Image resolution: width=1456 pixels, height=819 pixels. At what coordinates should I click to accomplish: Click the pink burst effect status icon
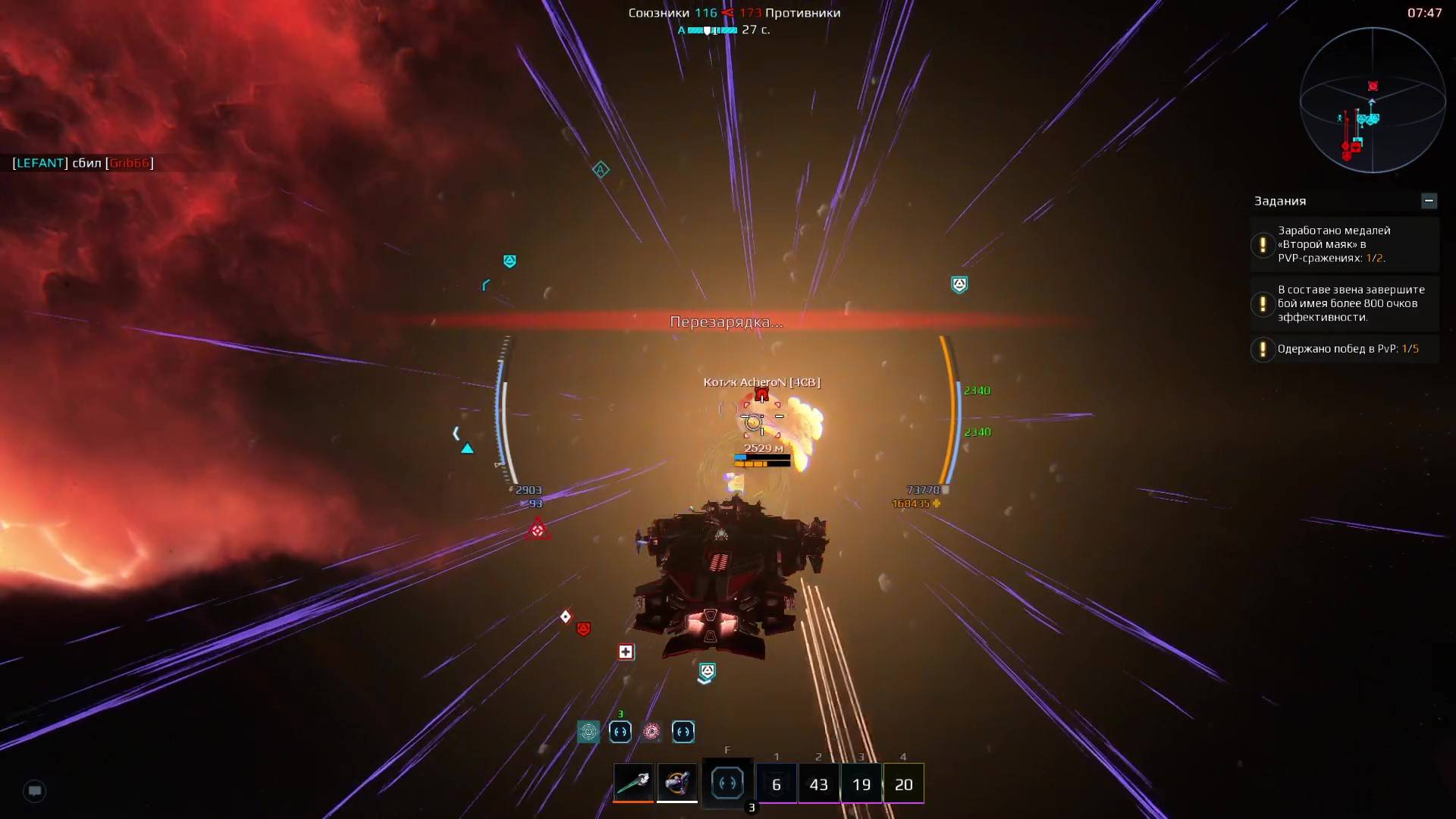click(x=651, y=732)
